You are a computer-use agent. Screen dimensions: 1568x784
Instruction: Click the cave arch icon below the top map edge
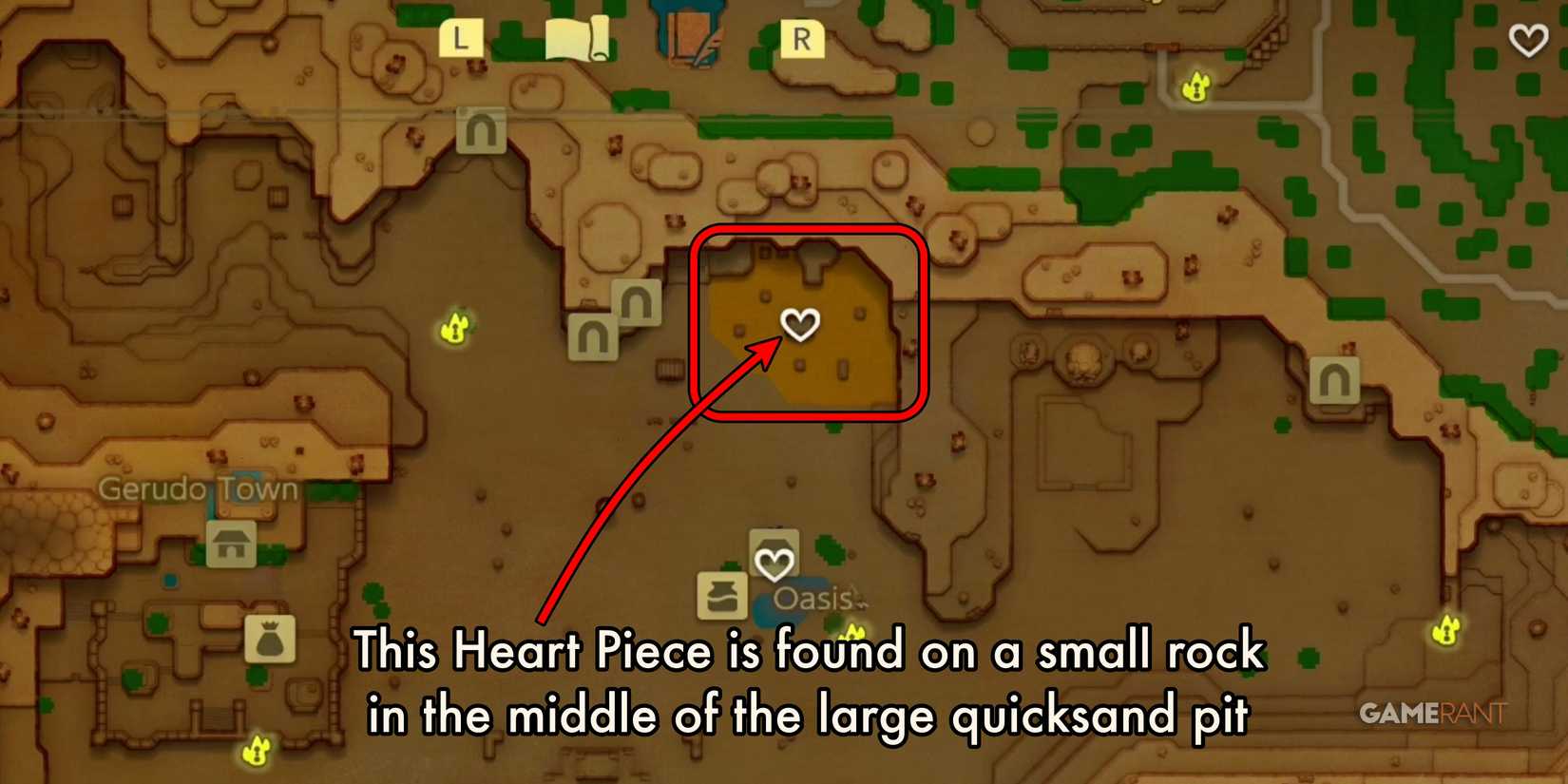pyautogui.click(x=481, y=131)
